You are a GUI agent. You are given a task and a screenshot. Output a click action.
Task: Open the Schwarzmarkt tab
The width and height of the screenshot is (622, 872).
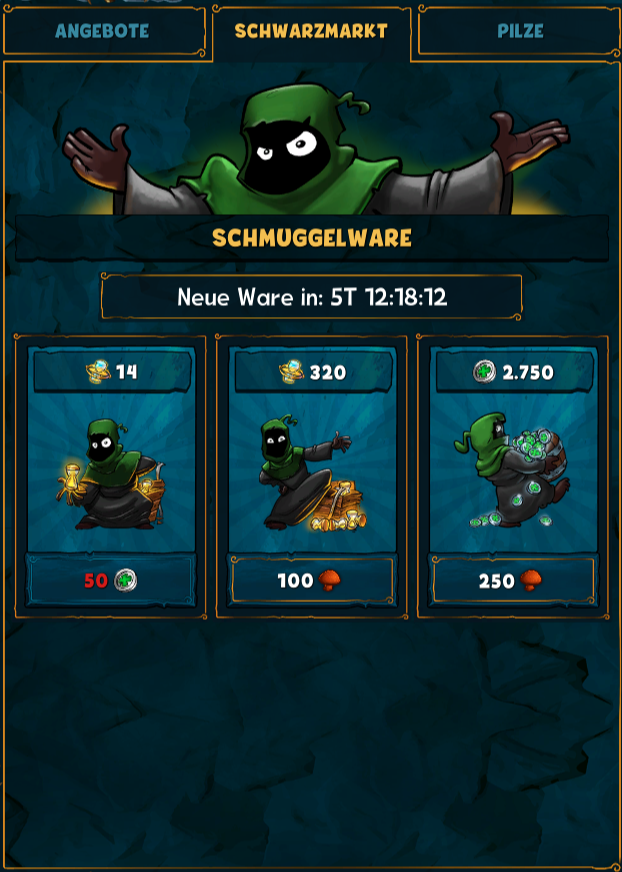(311, 31)
